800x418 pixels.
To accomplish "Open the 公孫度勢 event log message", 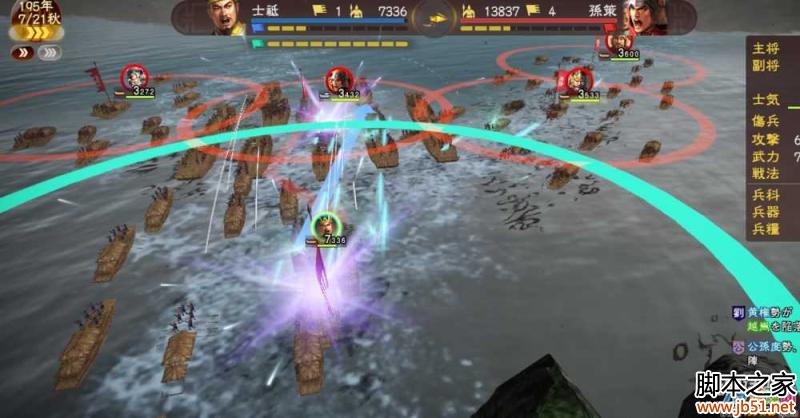I will tap(768, 345).
